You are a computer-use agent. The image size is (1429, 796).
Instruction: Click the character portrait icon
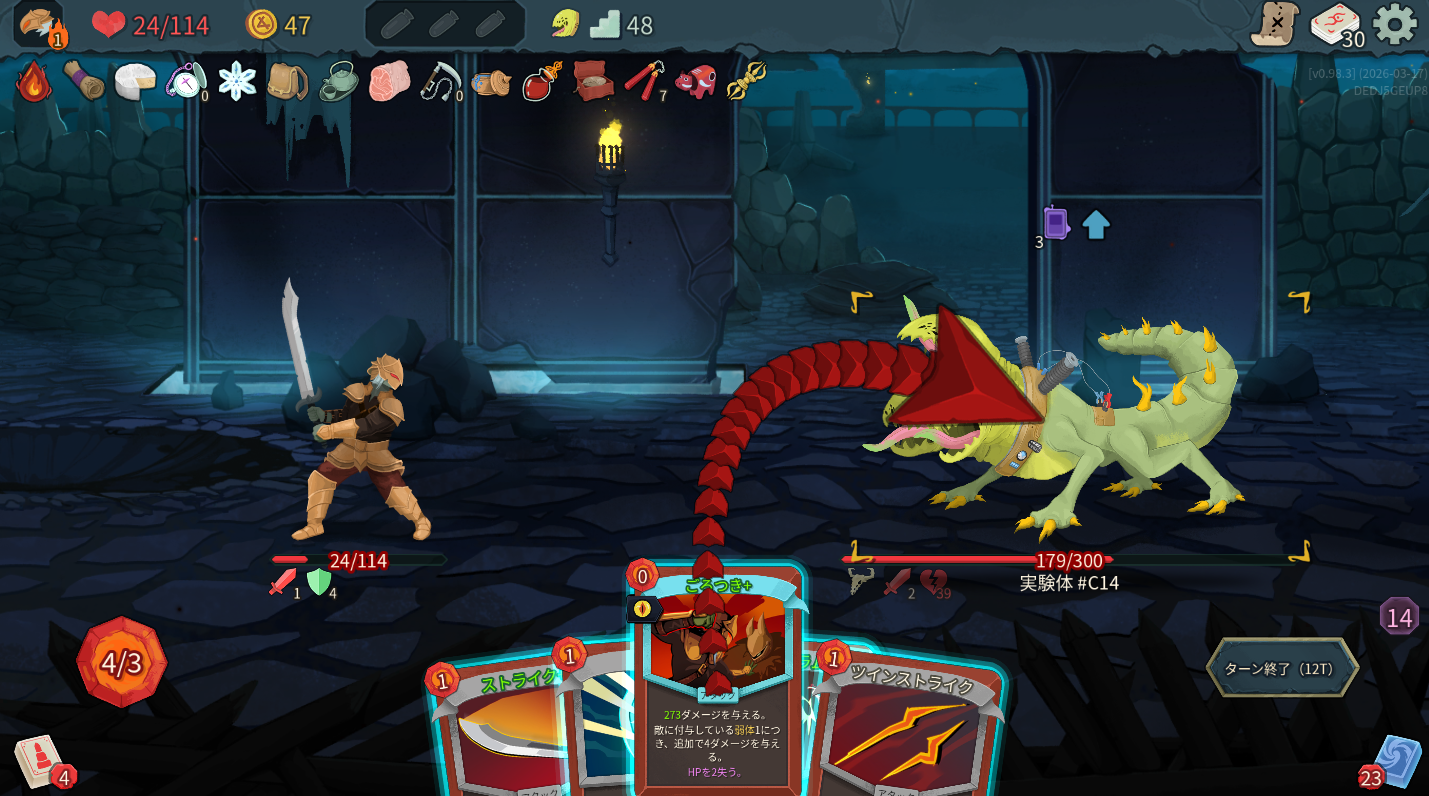[38, 24]
